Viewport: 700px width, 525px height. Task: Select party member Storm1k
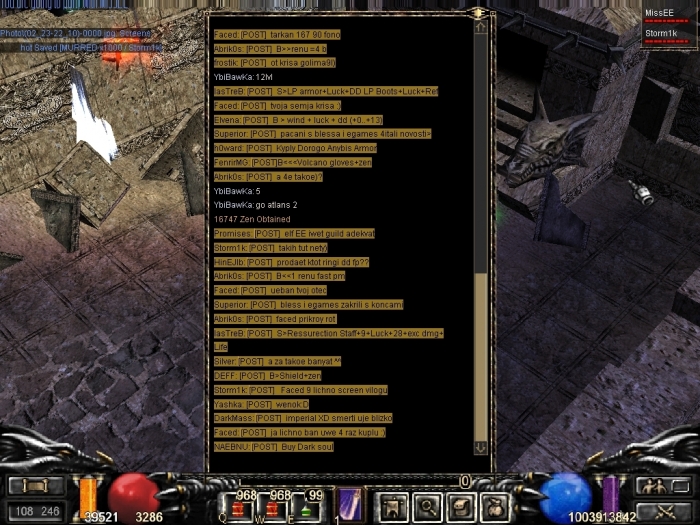point(665,33)
